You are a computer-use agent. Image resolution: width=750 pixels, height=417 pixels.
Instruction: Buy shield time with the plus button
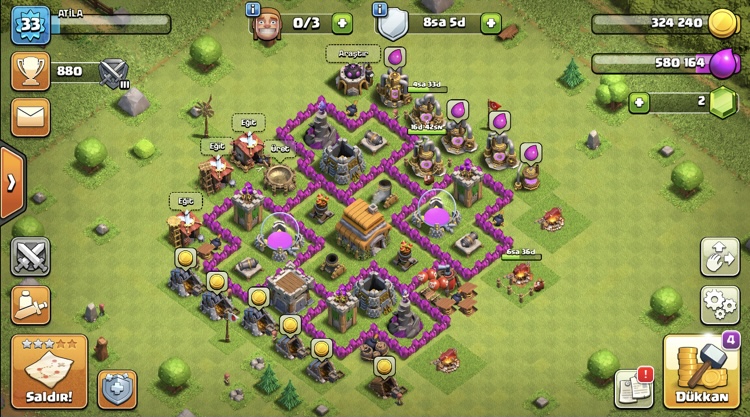[490, 22]
